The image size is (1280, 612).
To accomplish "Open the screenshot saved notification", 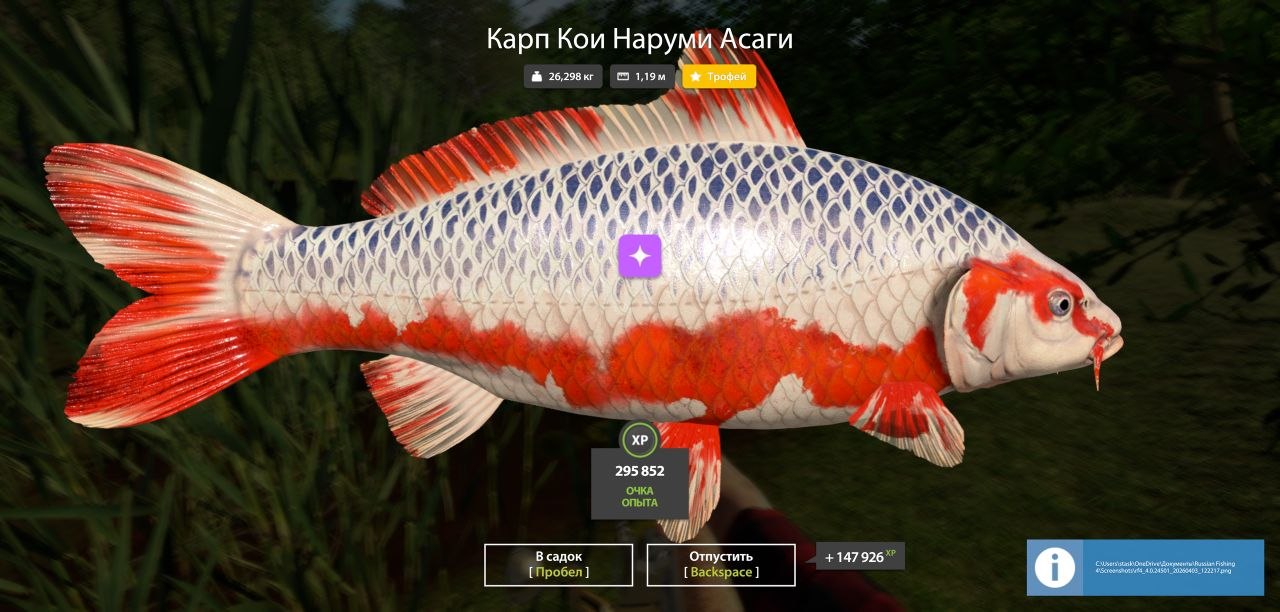I will pyautogui.click(x=1145, y=568).
